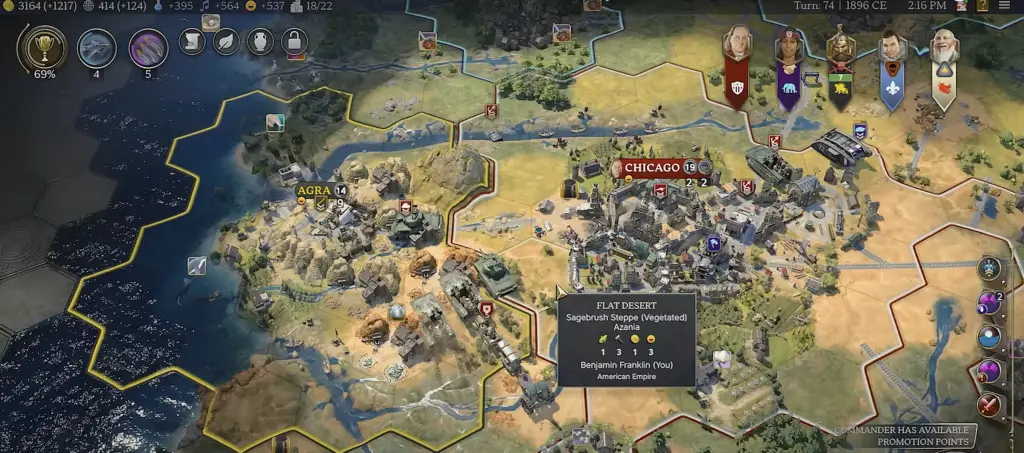The image size is (1024, 453).
Task: Open diplomacy with the fleur-de-lis banner leader
Action: (891, 47)
